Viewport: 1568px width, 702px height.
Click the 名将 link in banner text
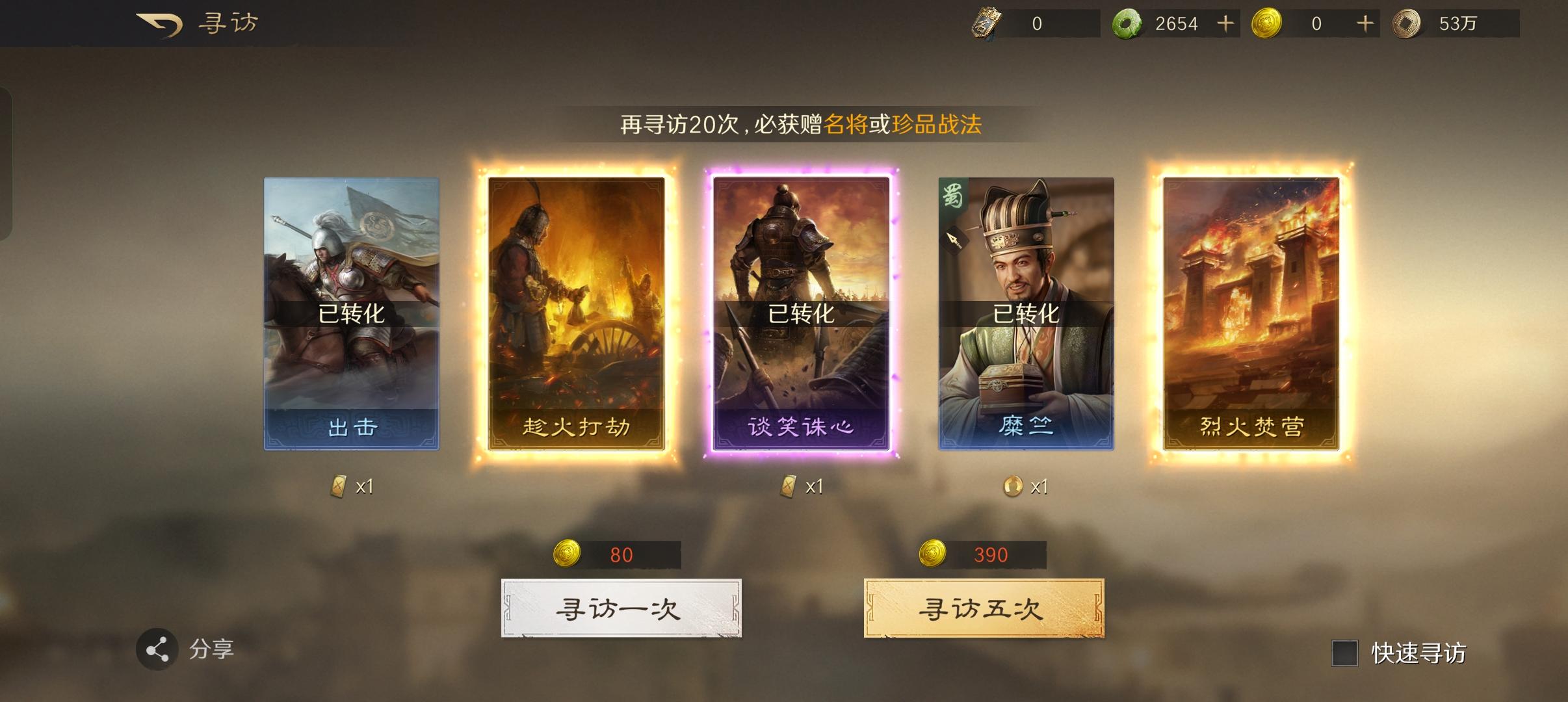coord(846,123)
